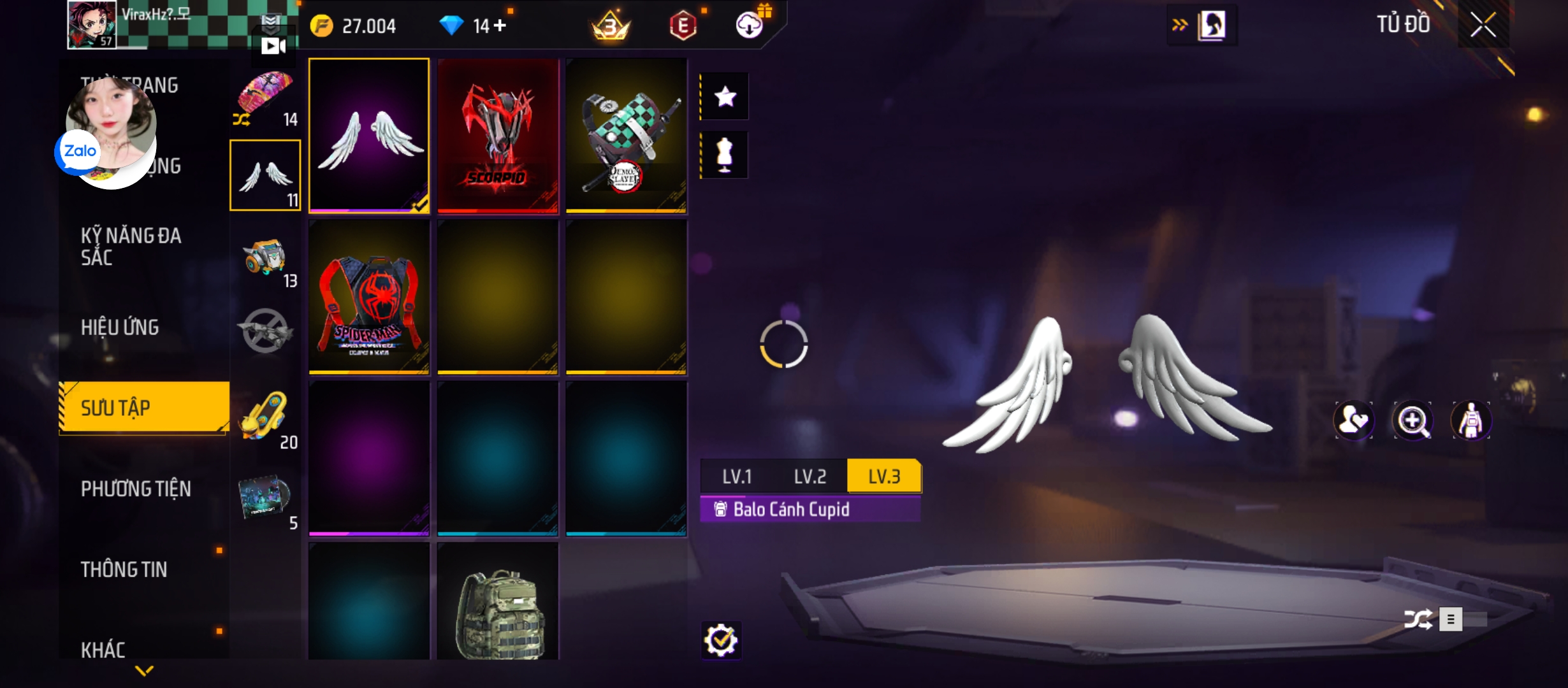Image resolution: width=1568 pixels, height=688 pixels.
Task: Select the Hiệu Ứng category
Action: pyautogui.click(x=120, y=327)
